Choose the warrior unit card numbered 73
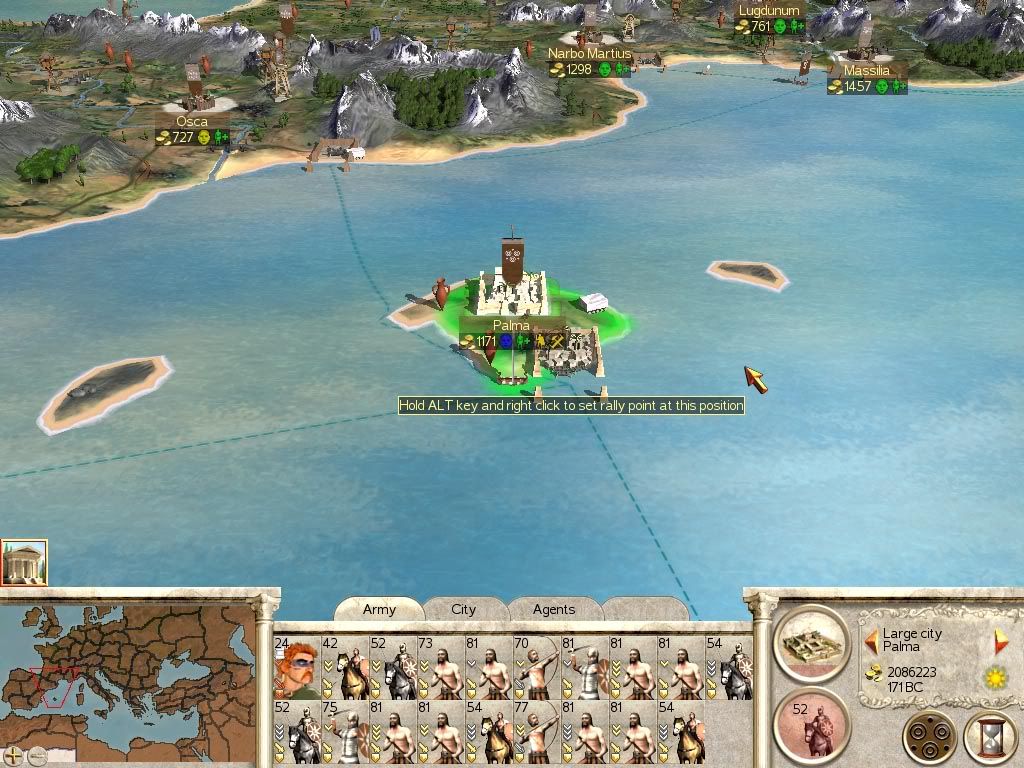This screenshot has height=768, width=1024. pyautogui.click(x=441, y=668)
